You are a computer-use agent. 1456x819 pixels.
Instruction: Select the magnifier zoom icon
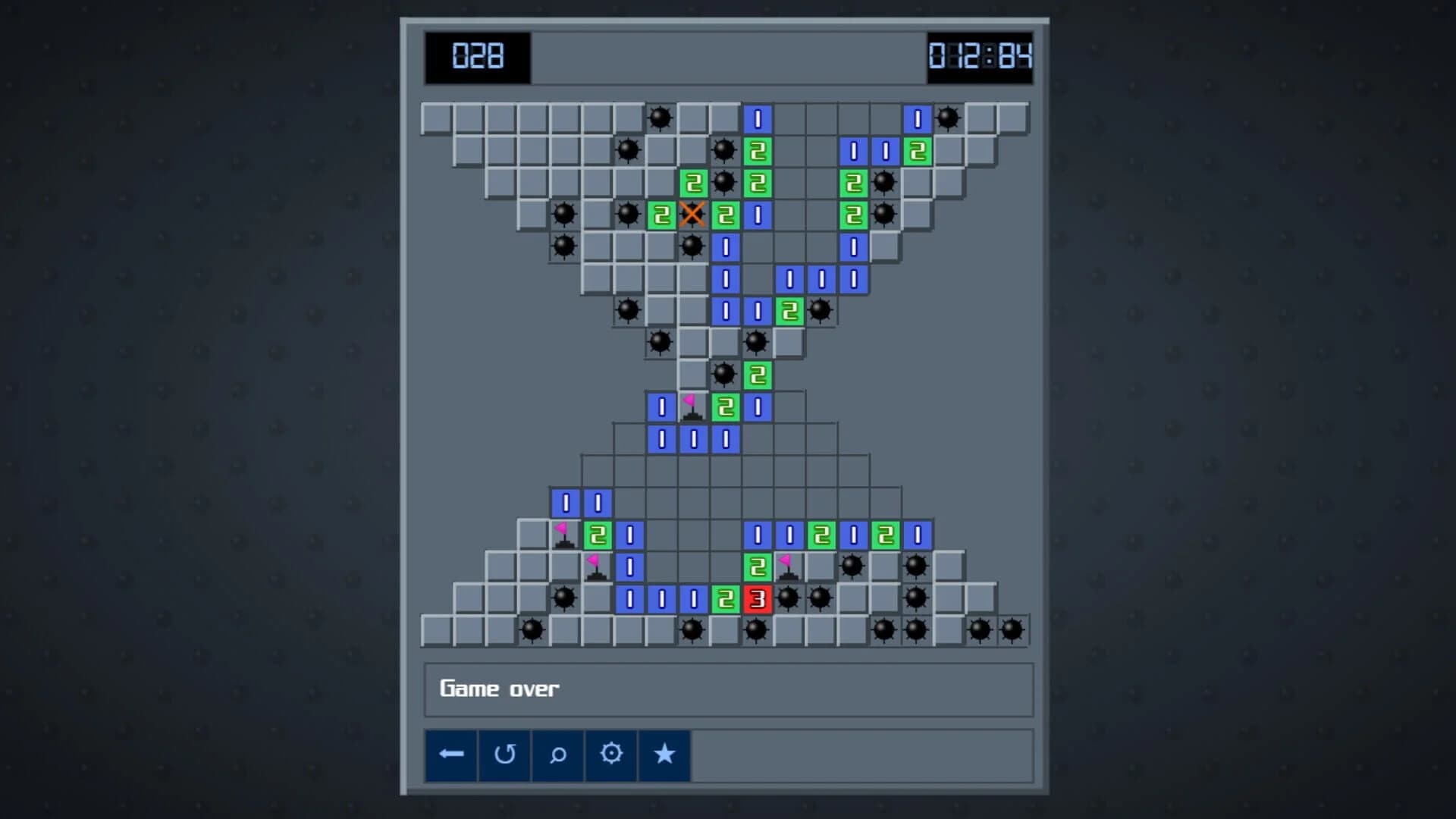click(558, 755)
